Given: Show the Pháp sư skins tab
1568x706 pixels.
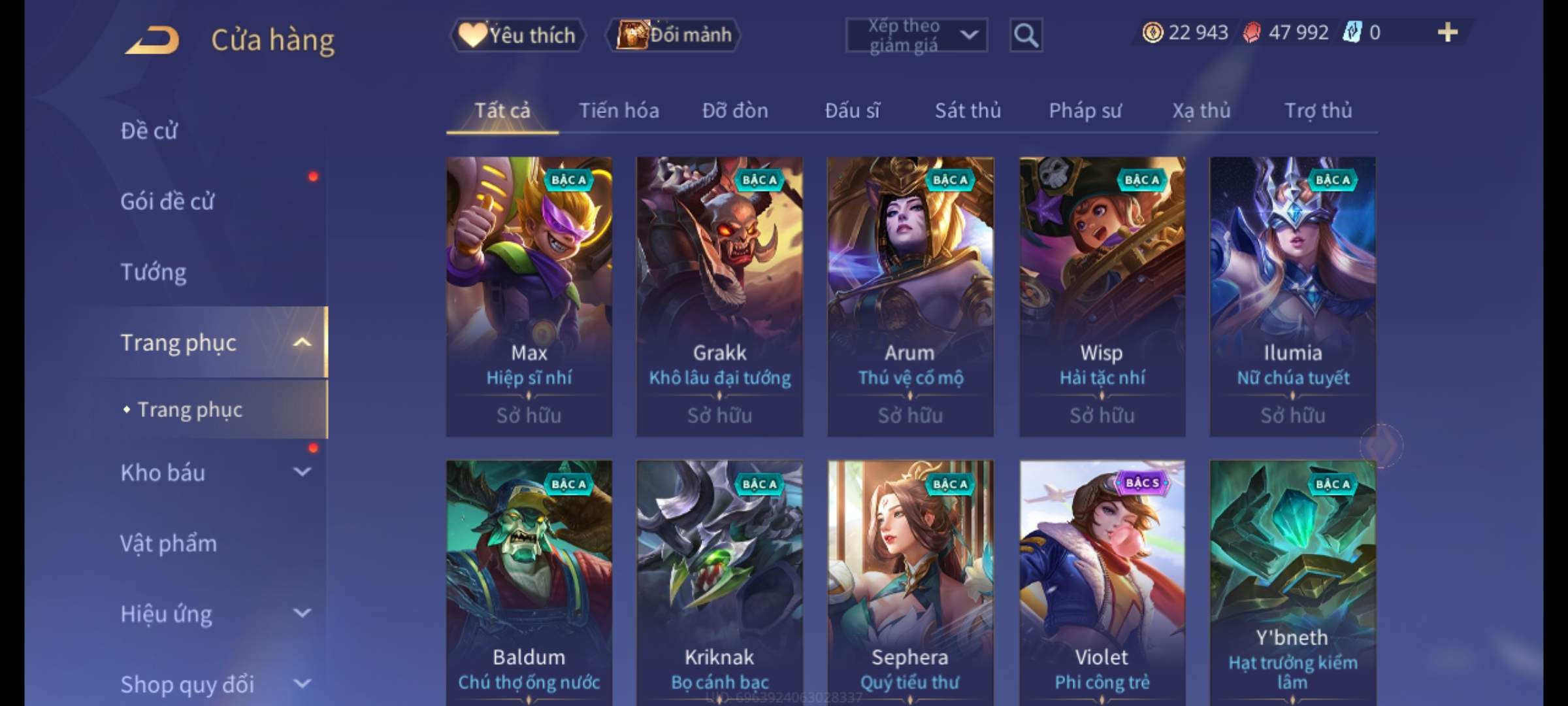Looking at the screenshot, I should click(1085, 110).
